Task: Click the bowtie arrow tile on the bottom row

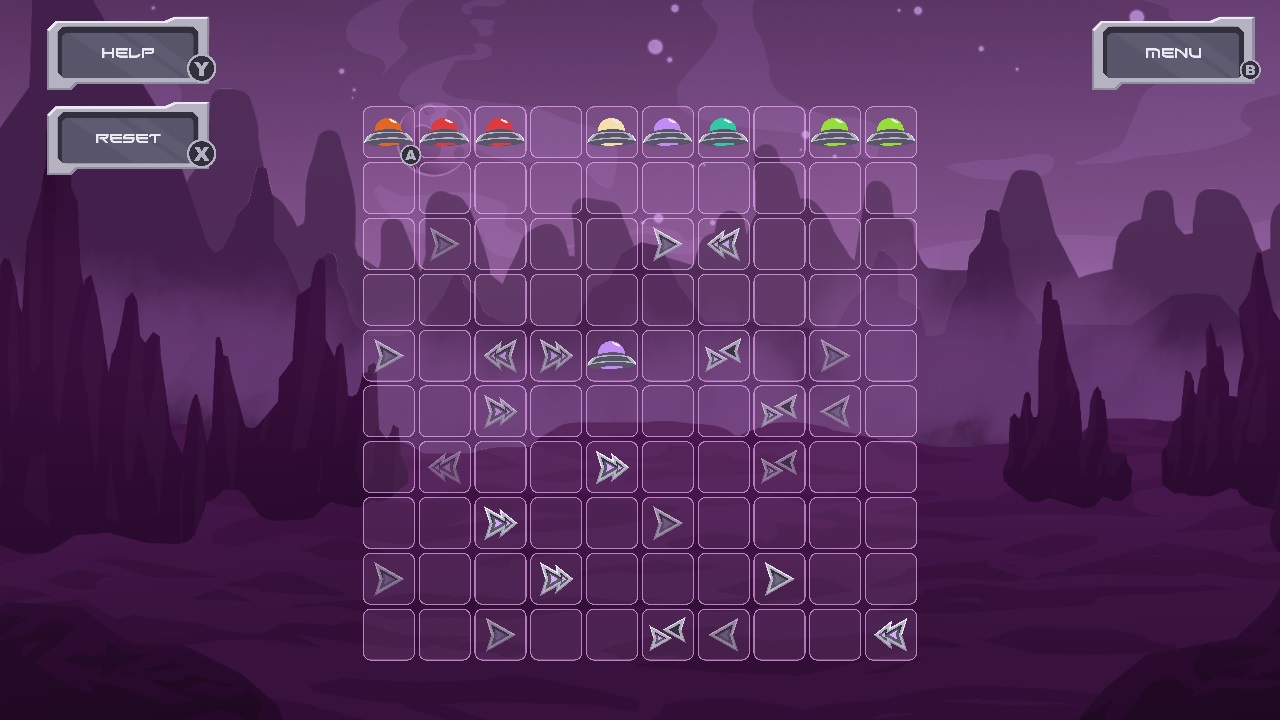Action: (669, 633)
